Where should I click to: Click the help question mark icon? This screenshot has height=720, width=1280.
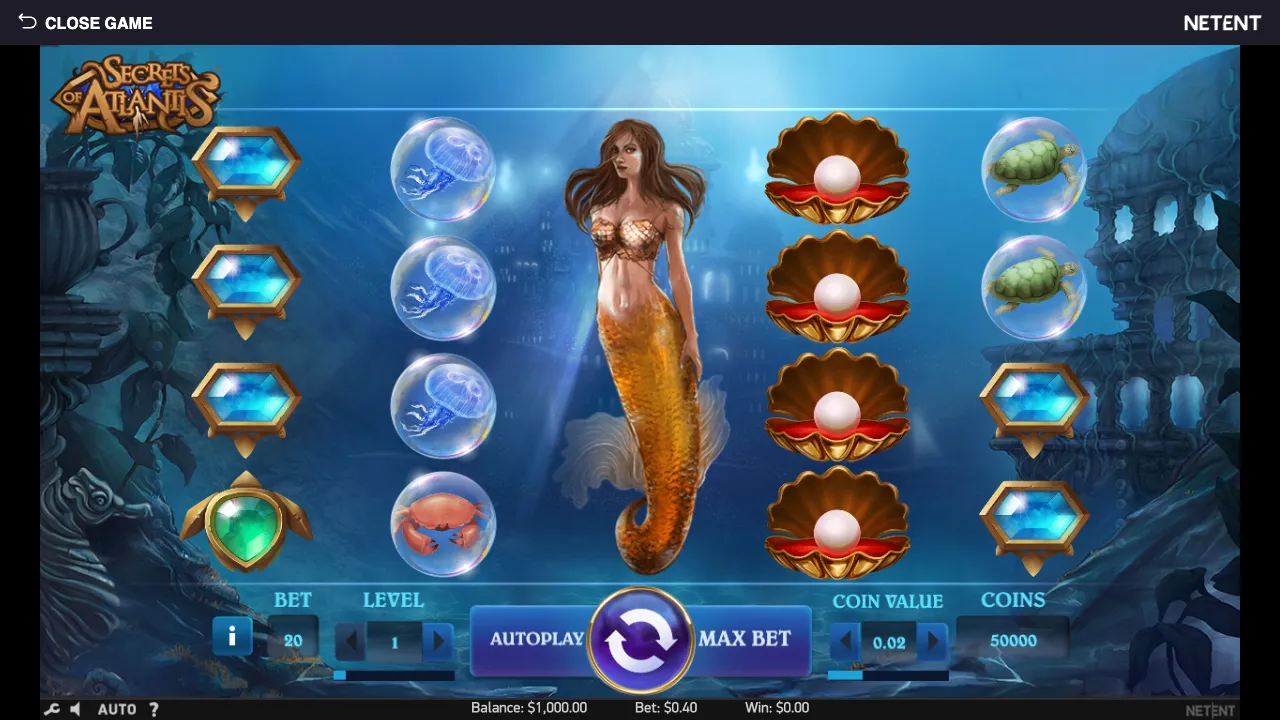pos(153,709)
